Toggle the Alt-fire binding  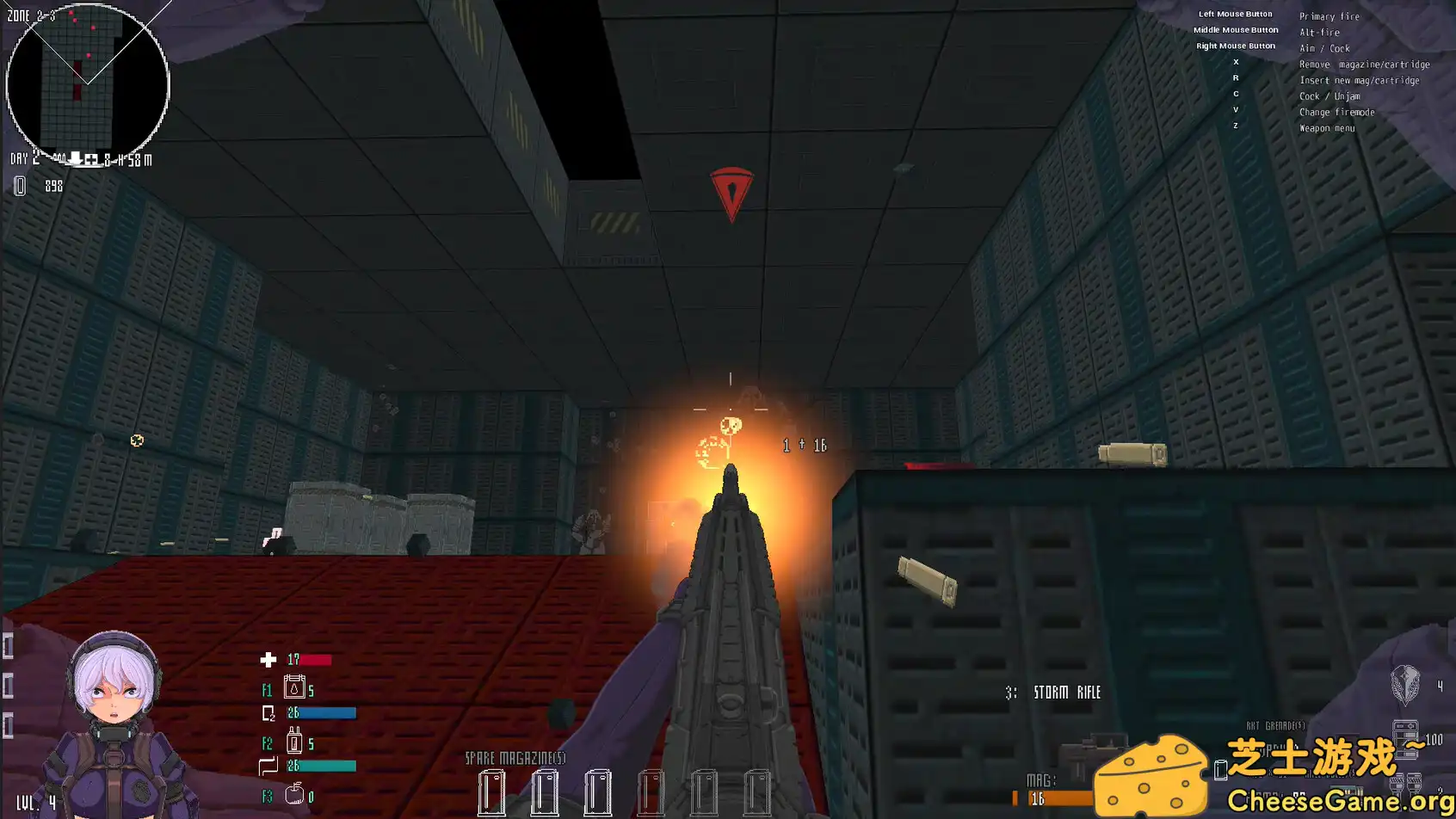1319,32
